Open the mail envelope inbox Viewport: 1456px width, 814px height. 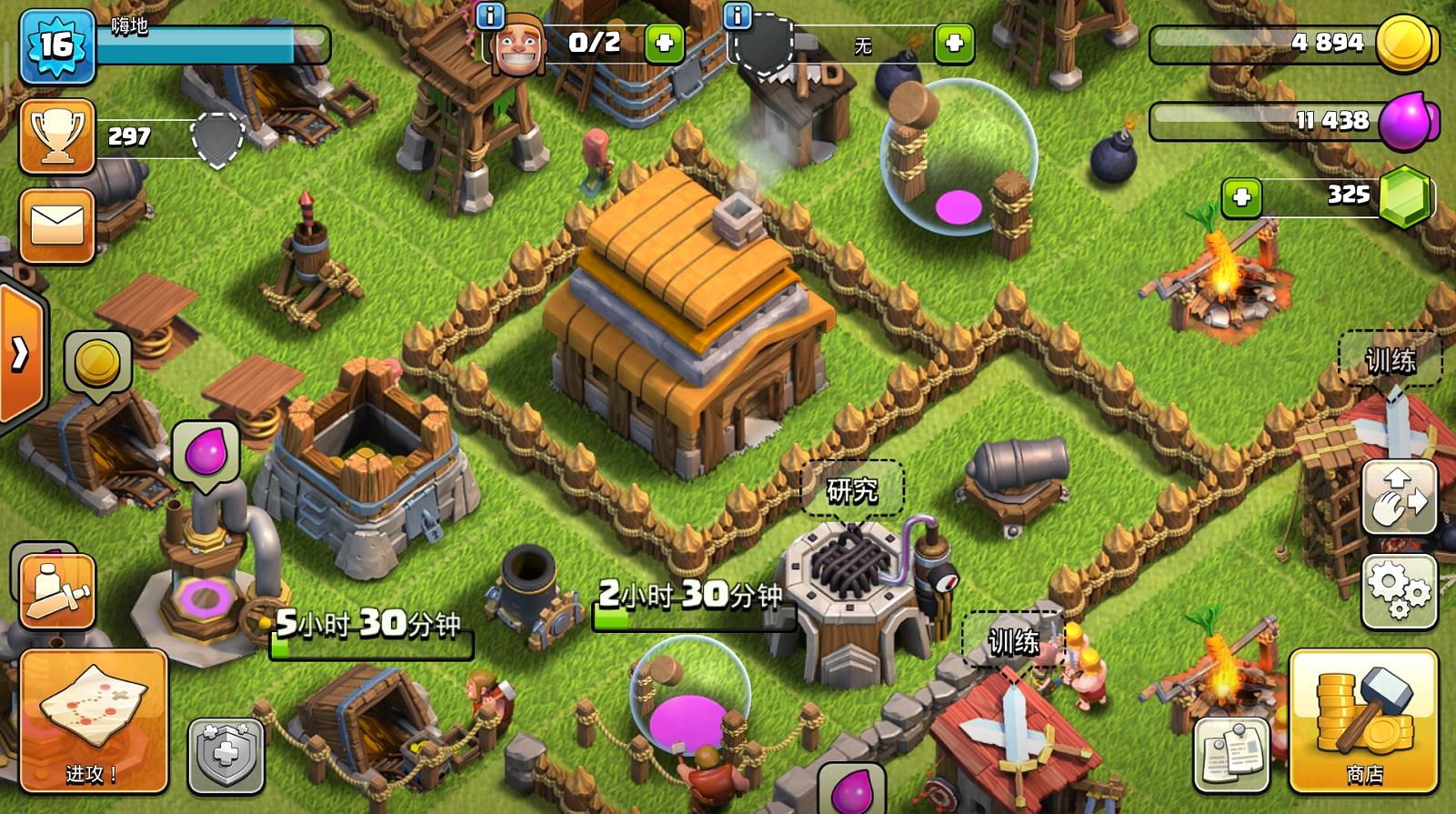point(56,226)
